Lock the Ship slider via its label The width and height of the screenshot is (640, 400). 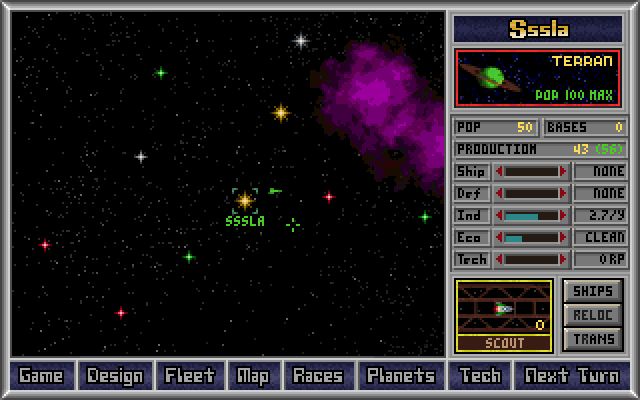click(x=471, y=171)
